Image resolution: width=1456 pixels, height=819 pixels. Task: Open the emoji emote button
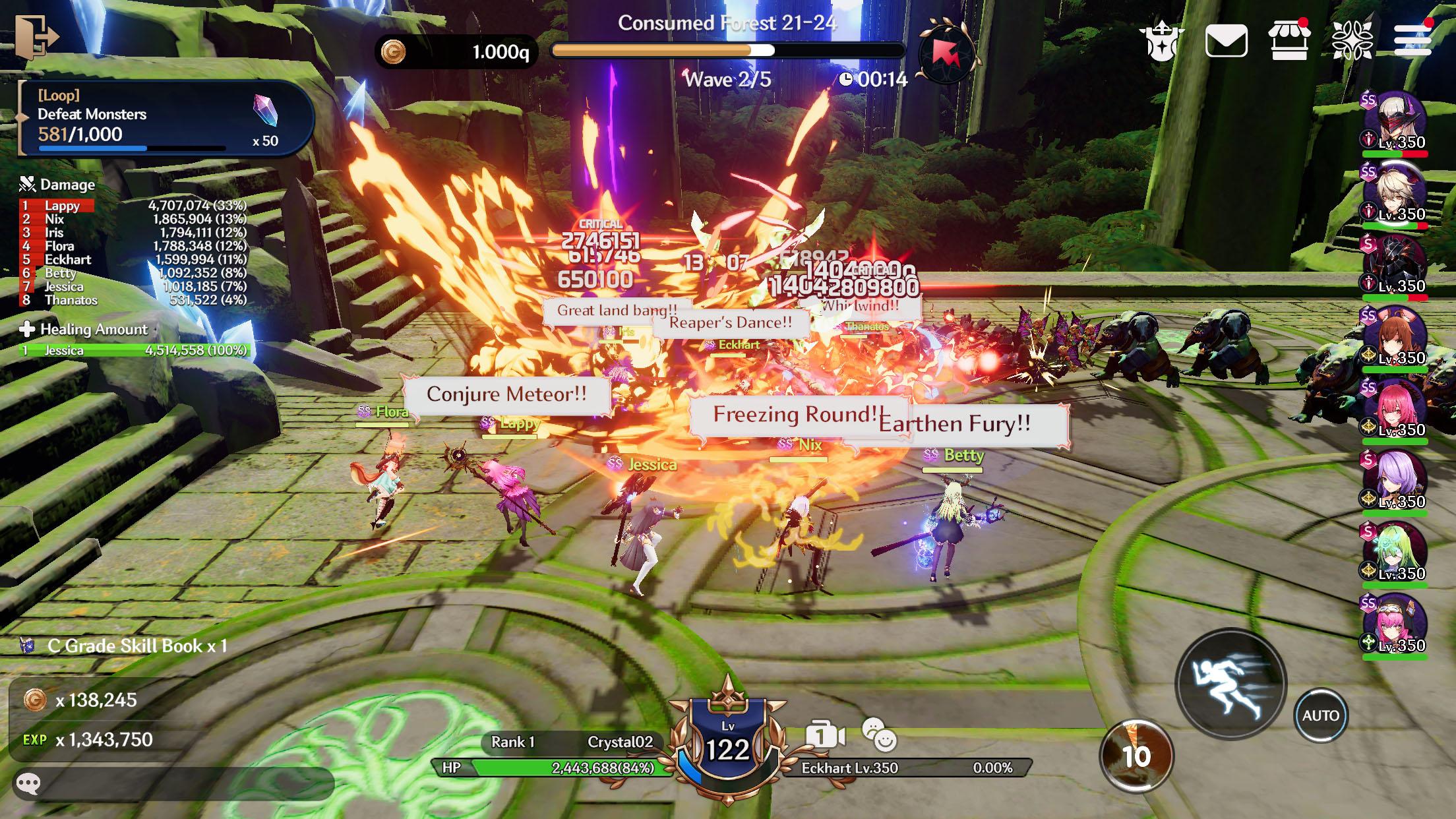(880, 735)
